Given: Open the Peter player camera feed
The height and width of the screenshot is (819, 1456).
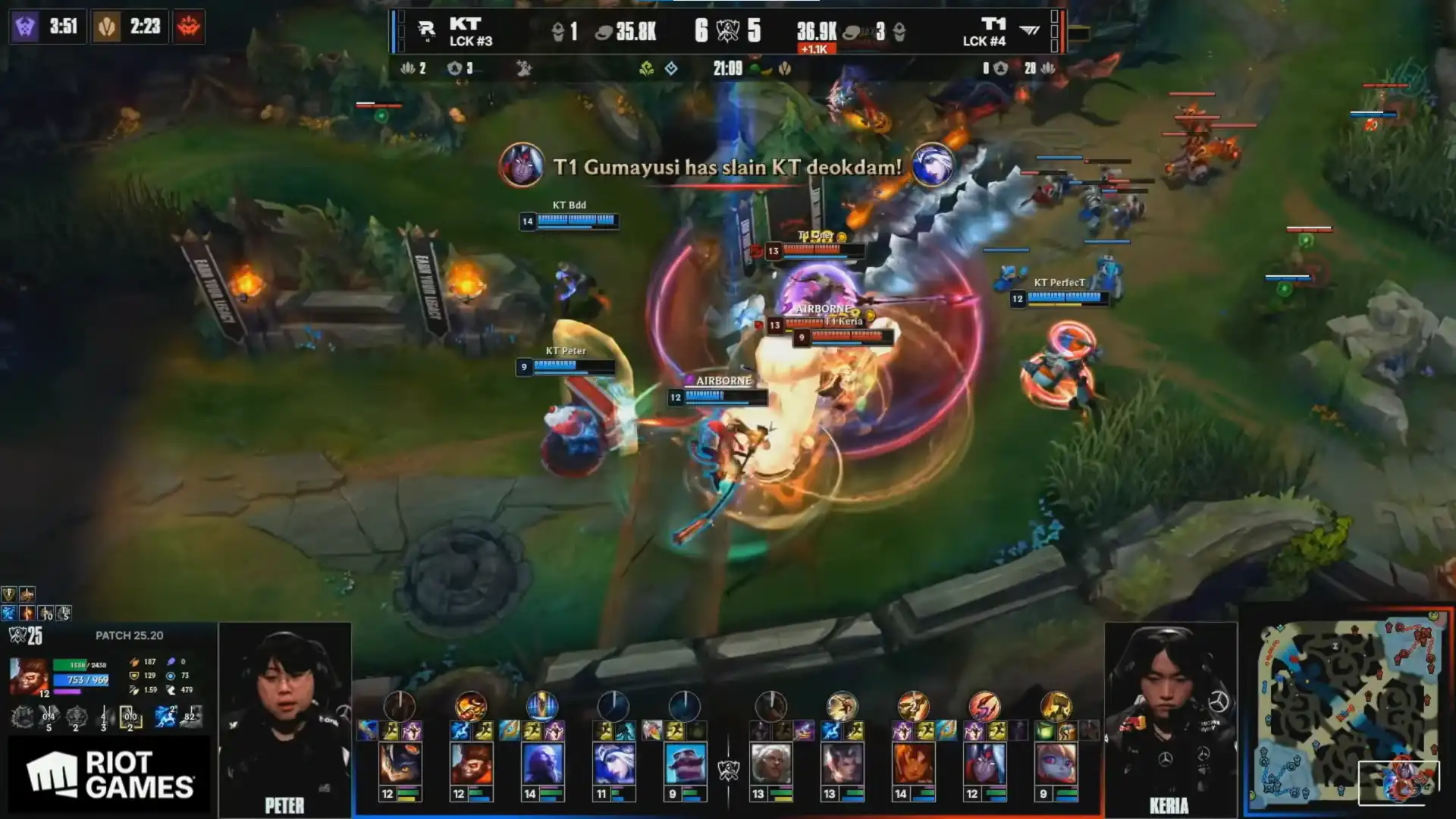Looking at the screenshot, I should pyautogui.click(x=285, y=718).
